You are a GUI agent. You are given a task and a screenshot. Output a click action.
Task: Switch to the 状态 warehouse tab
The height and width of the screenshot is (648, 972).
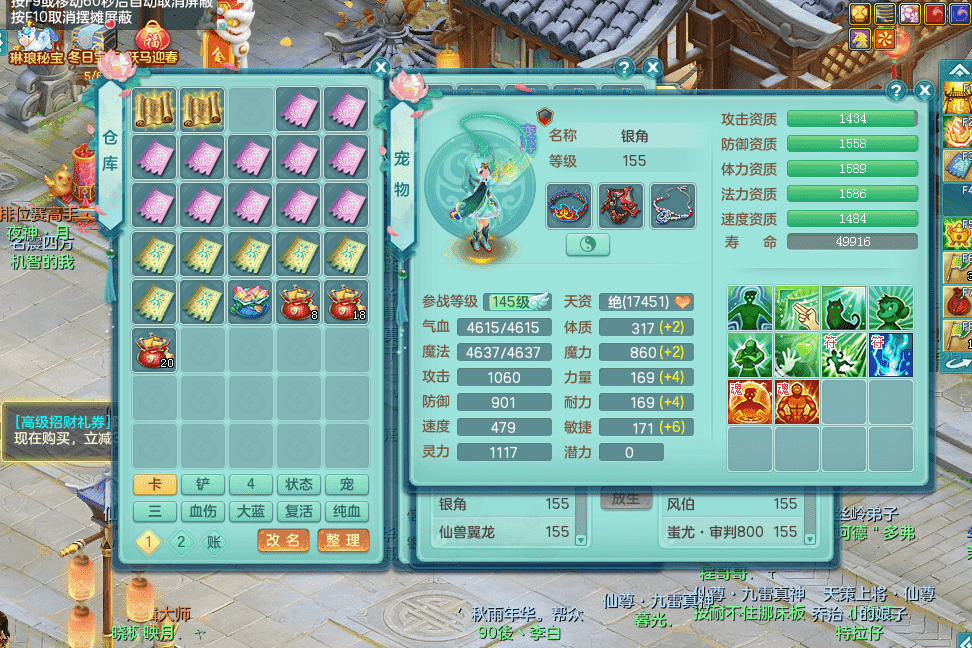(299, 485)
